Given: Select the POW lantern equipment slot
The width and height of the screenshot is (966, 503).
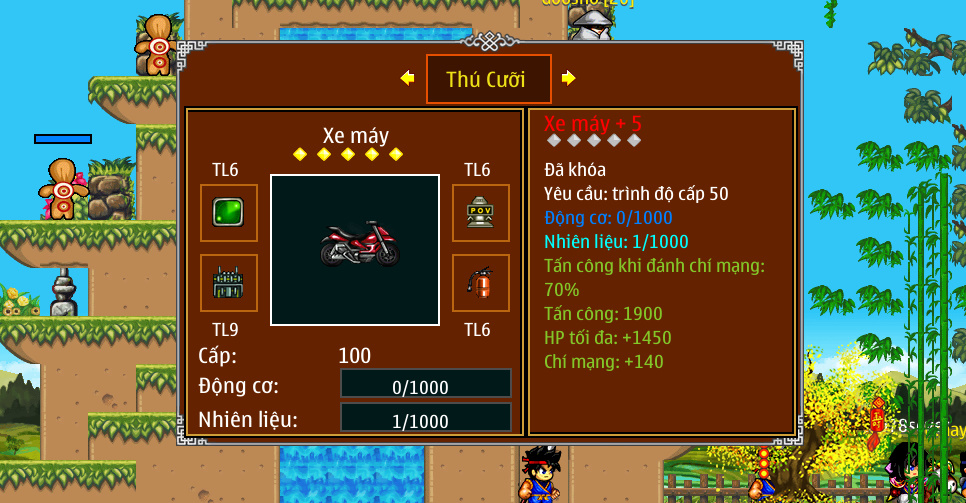Looking at the screenshot, I should (x=481, y=212).
